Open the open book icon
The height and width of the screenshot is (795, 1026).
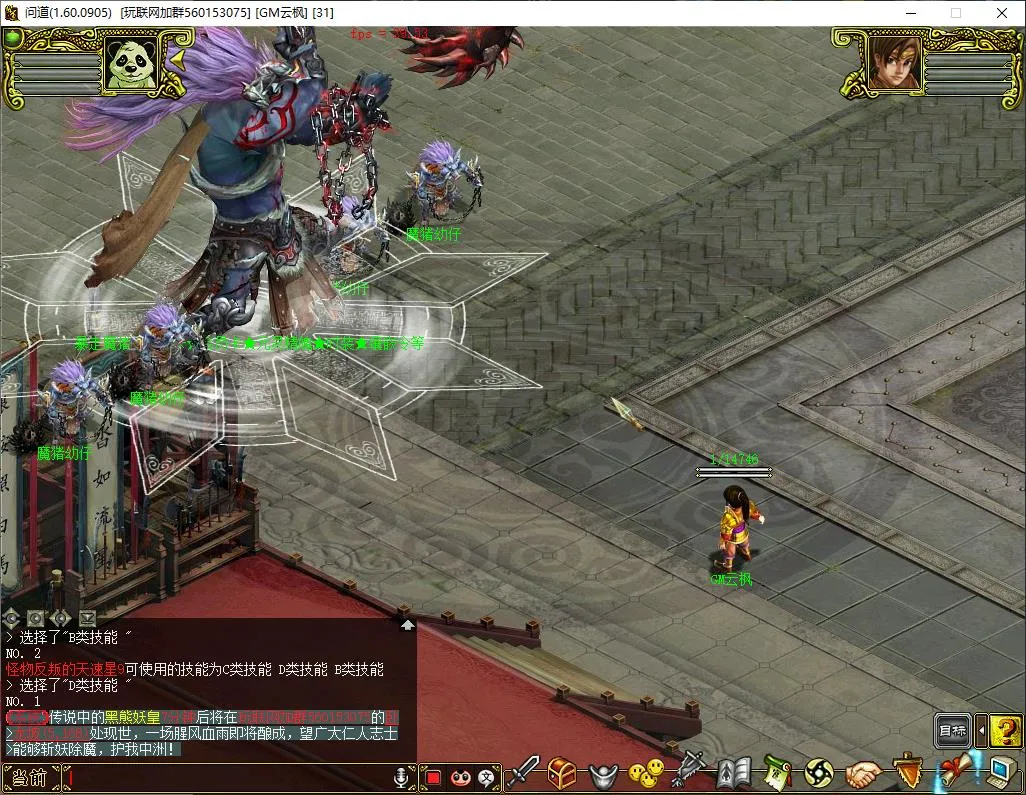pos(733,773)
